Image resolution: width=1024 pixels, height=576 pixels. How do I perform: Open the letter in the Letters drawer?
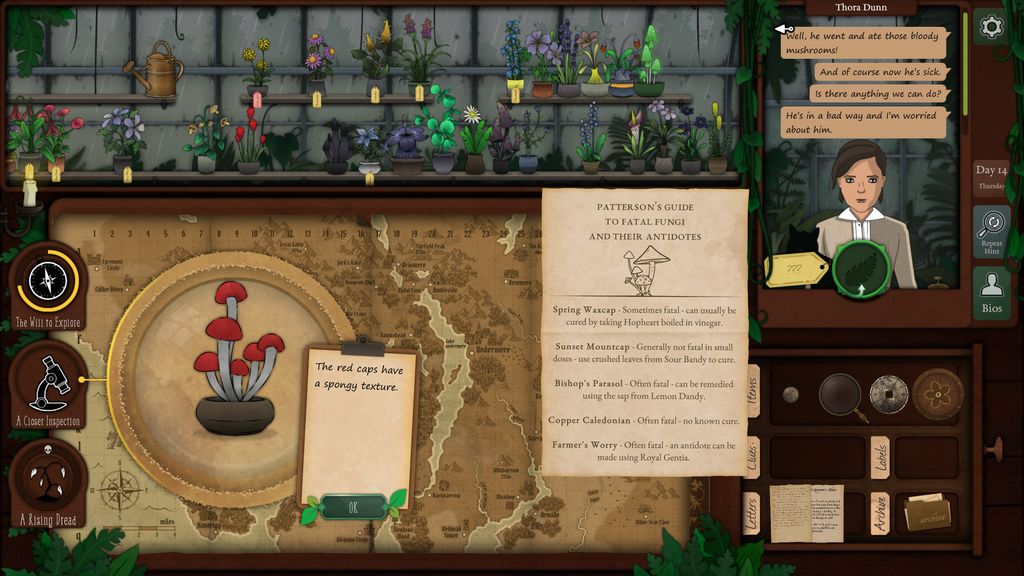pyautogui.click(x=805, y=512)
